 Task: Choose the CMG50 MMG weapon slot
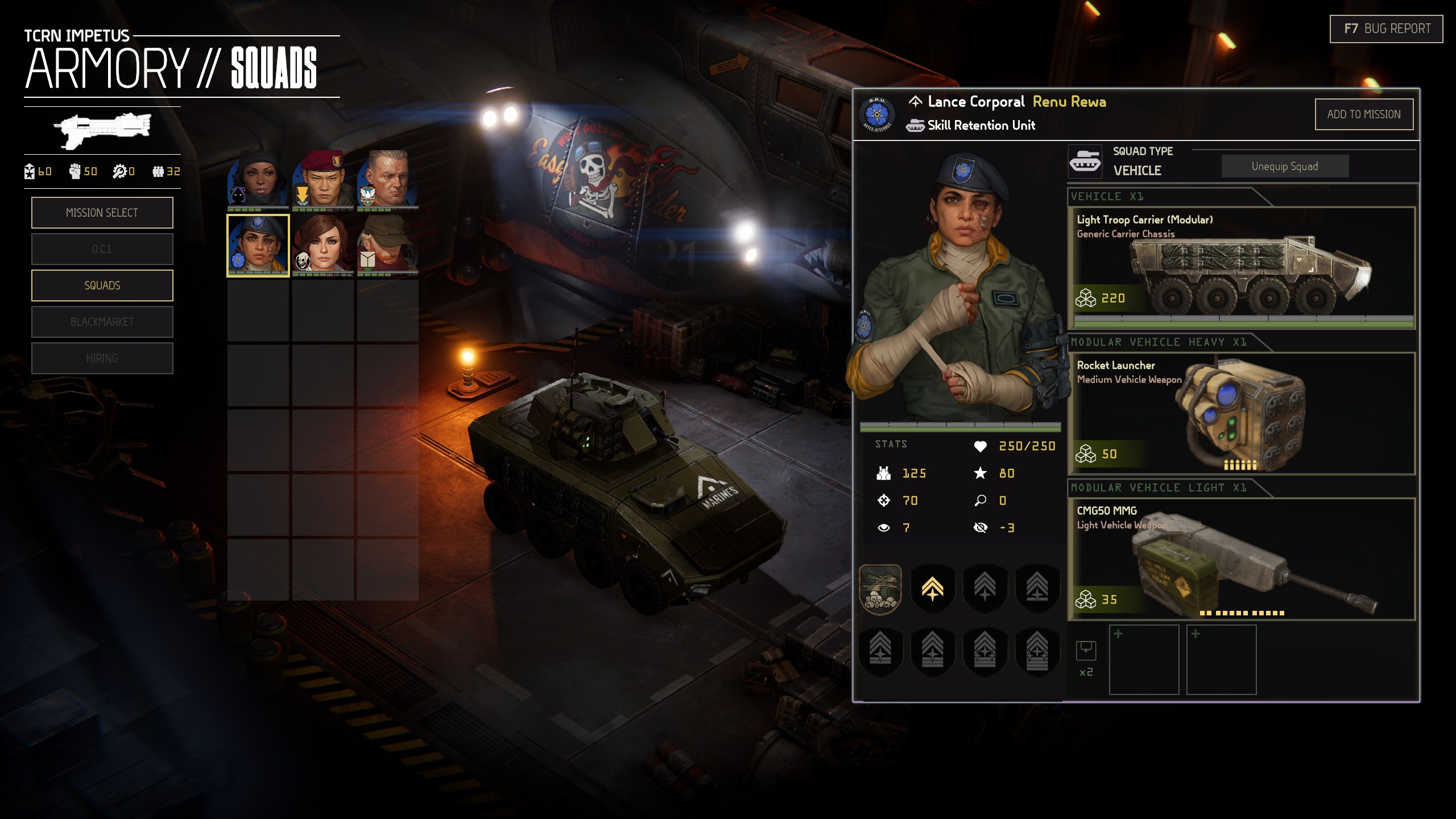[1241, 559]
